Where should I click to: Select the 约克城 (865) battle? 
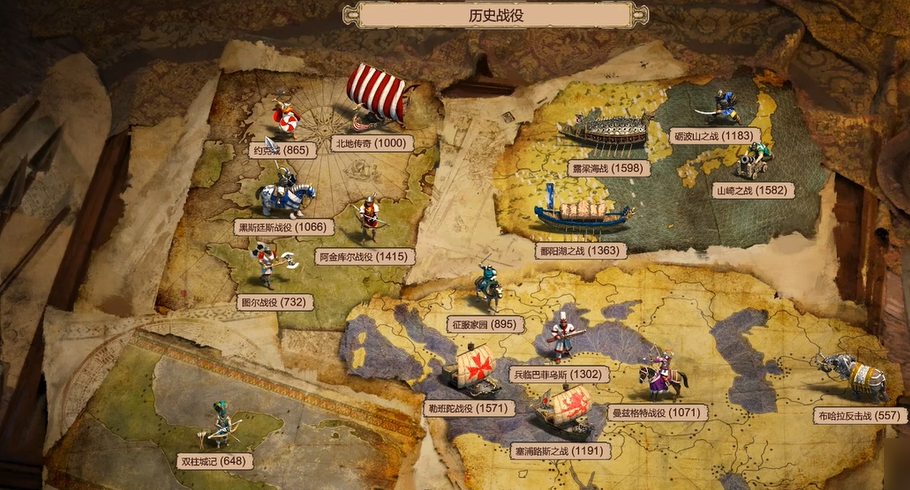click(281, 150)
